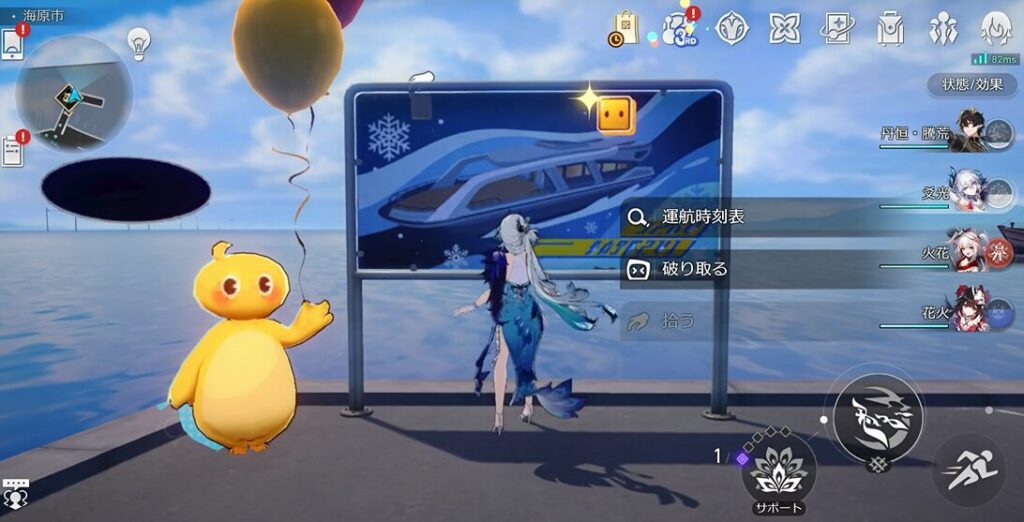The height and width of the screenshot is (522, 1024).
Task: Tap the sprint running-figure button
Action: [967, 468]
